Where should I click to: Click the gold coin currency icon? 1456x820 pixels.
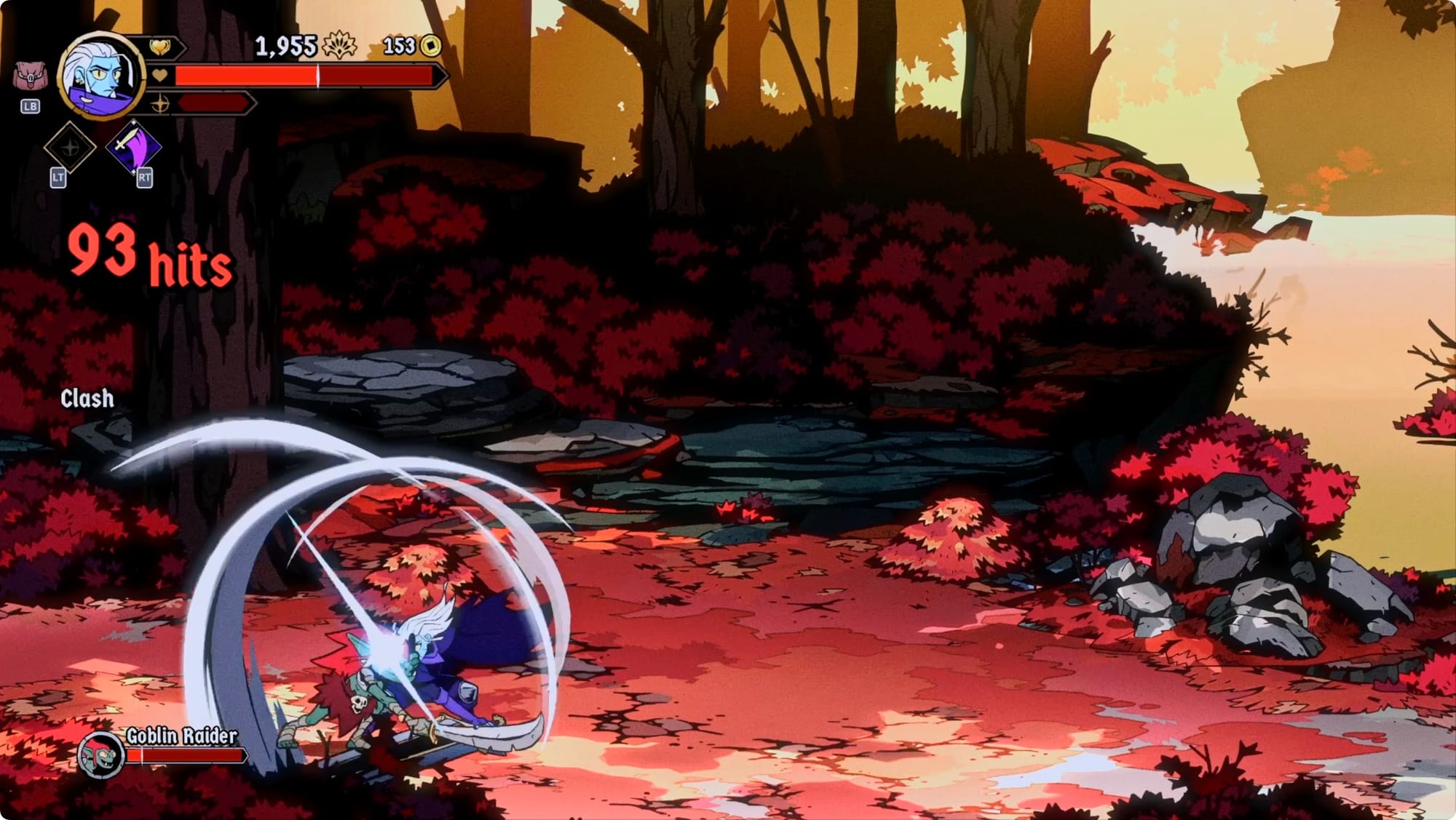[431, 47]
